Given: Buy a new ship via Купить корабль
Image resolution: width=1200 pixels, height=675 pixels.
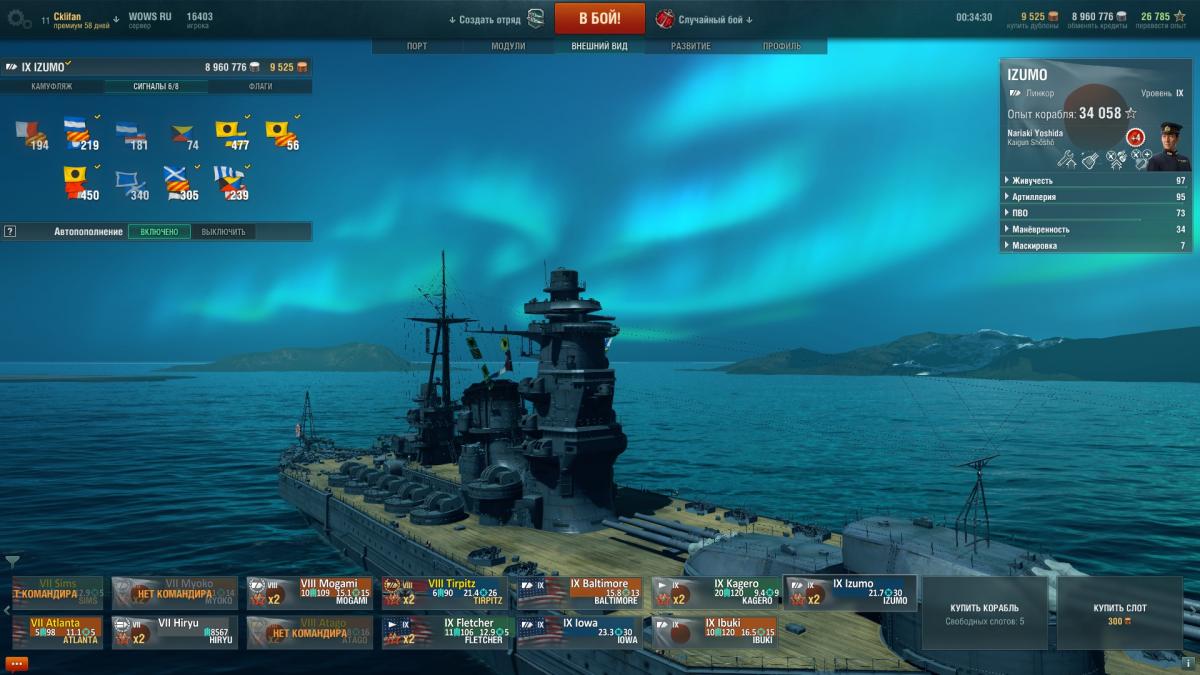Looking at the screenshot, I should tap(985, 613).
